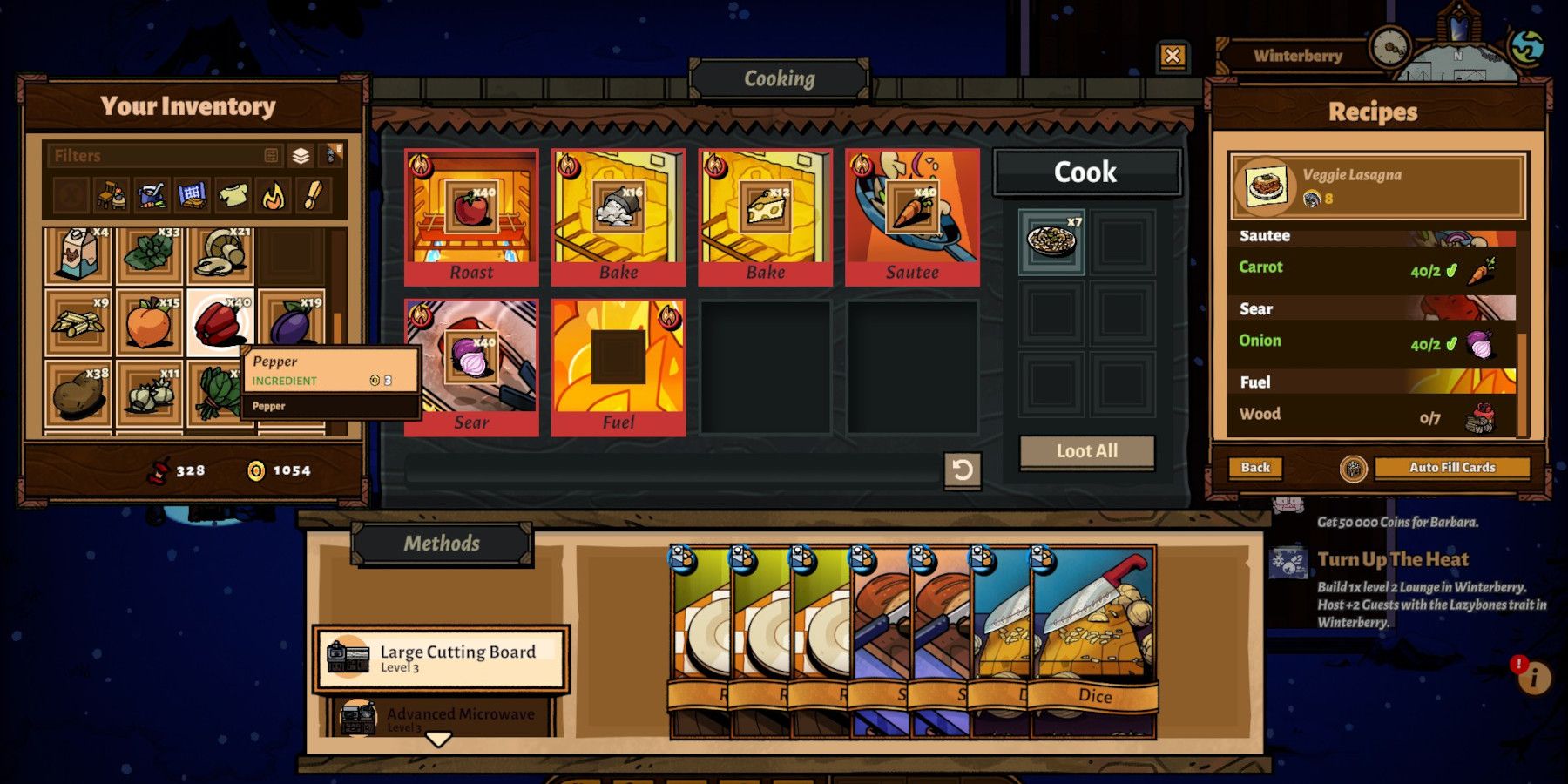Select the Pepper item in inventory
Image resolution: width=1568 pixels, height=784 pixels.
[219, 322]
